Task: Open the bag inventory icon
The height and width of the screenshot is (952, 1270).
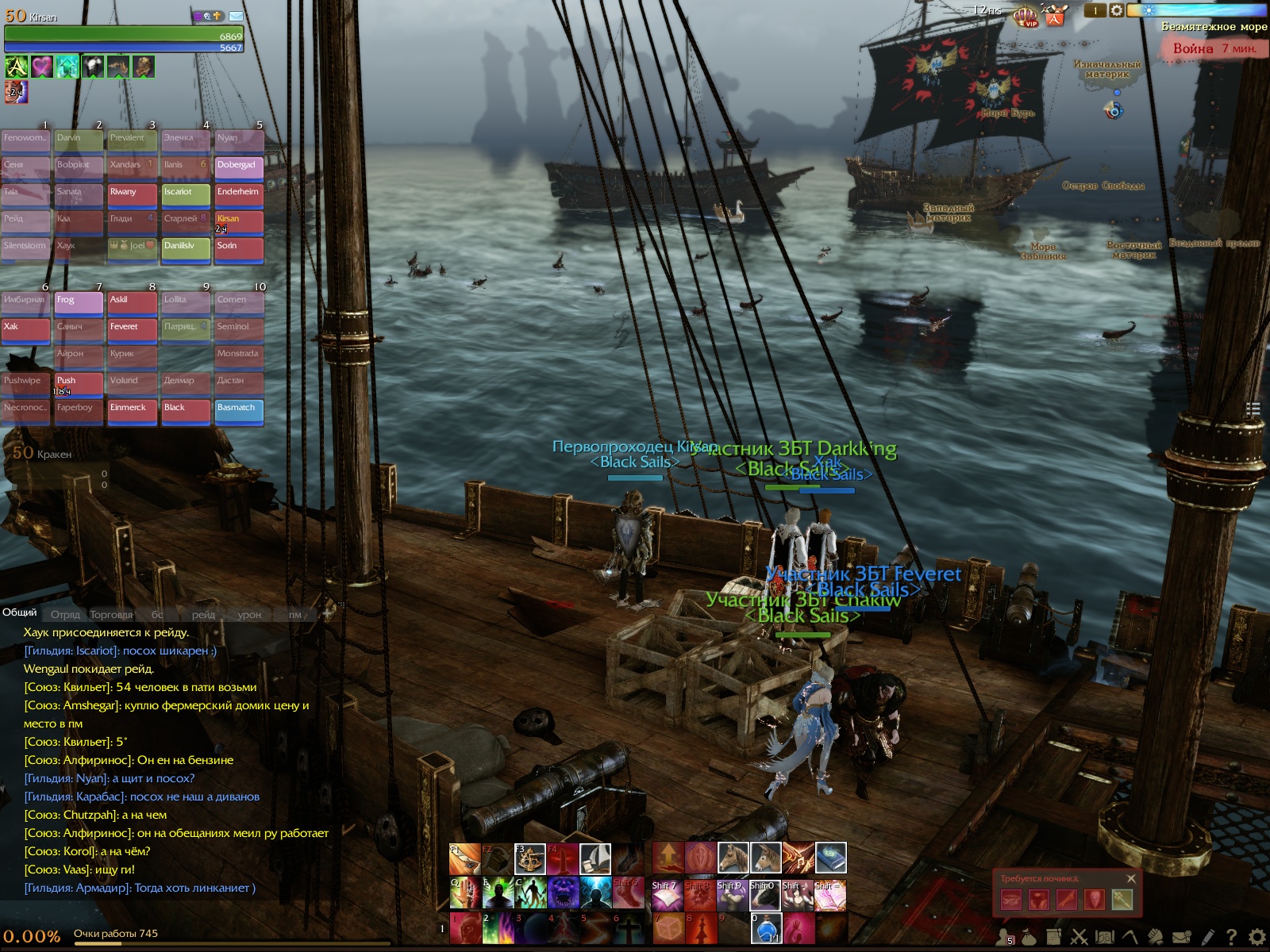Action: (x=1029, y=937)
